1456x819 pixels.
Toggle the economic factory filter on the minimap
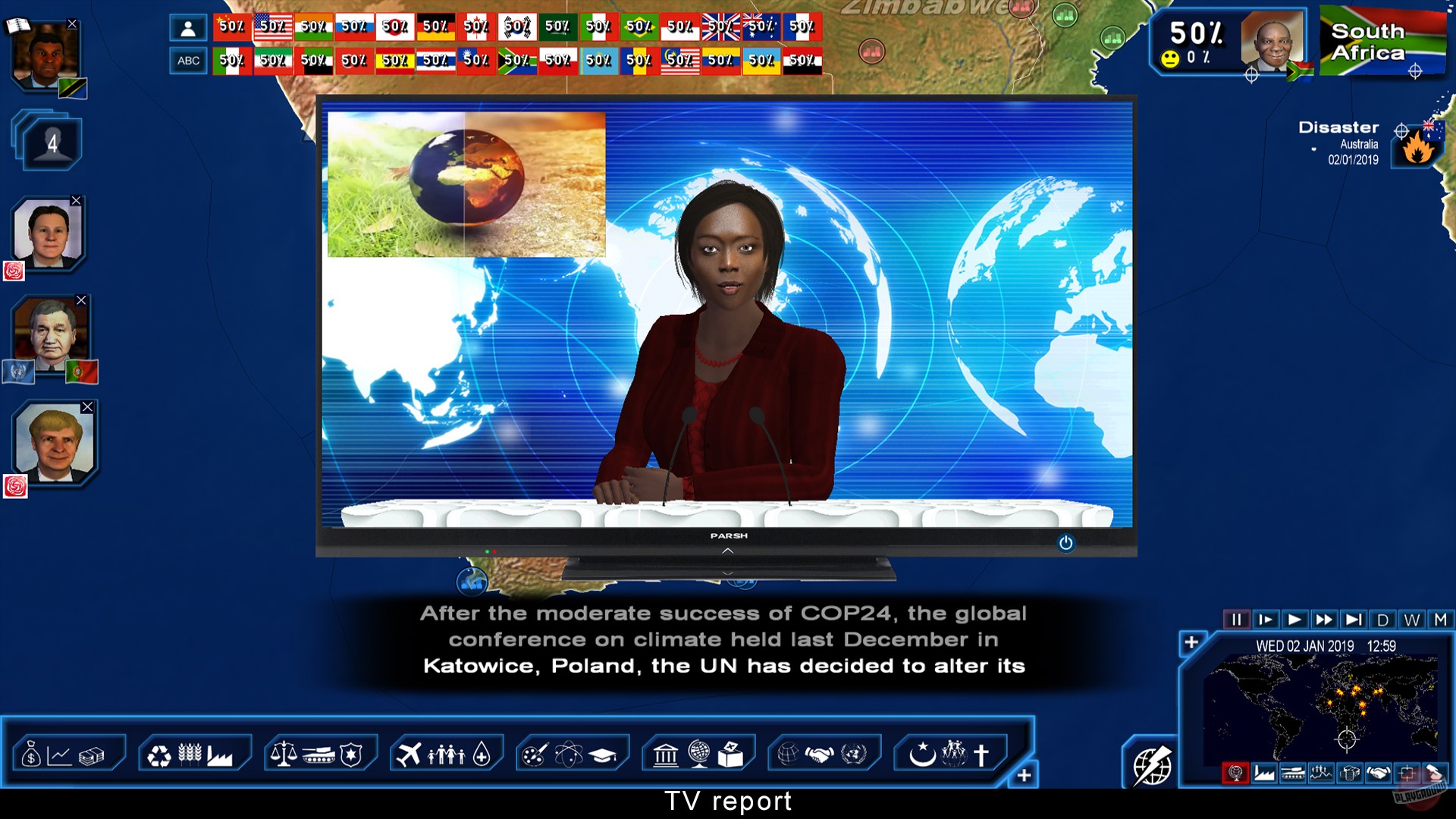coord(1263,773)
